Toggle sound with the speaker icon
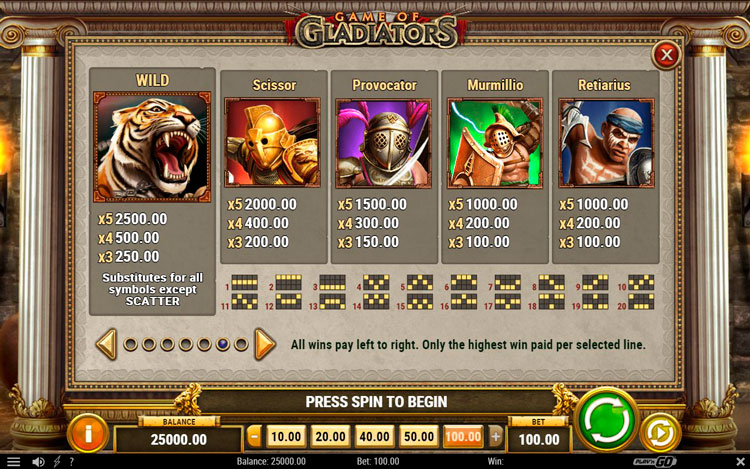 (38, 461)
